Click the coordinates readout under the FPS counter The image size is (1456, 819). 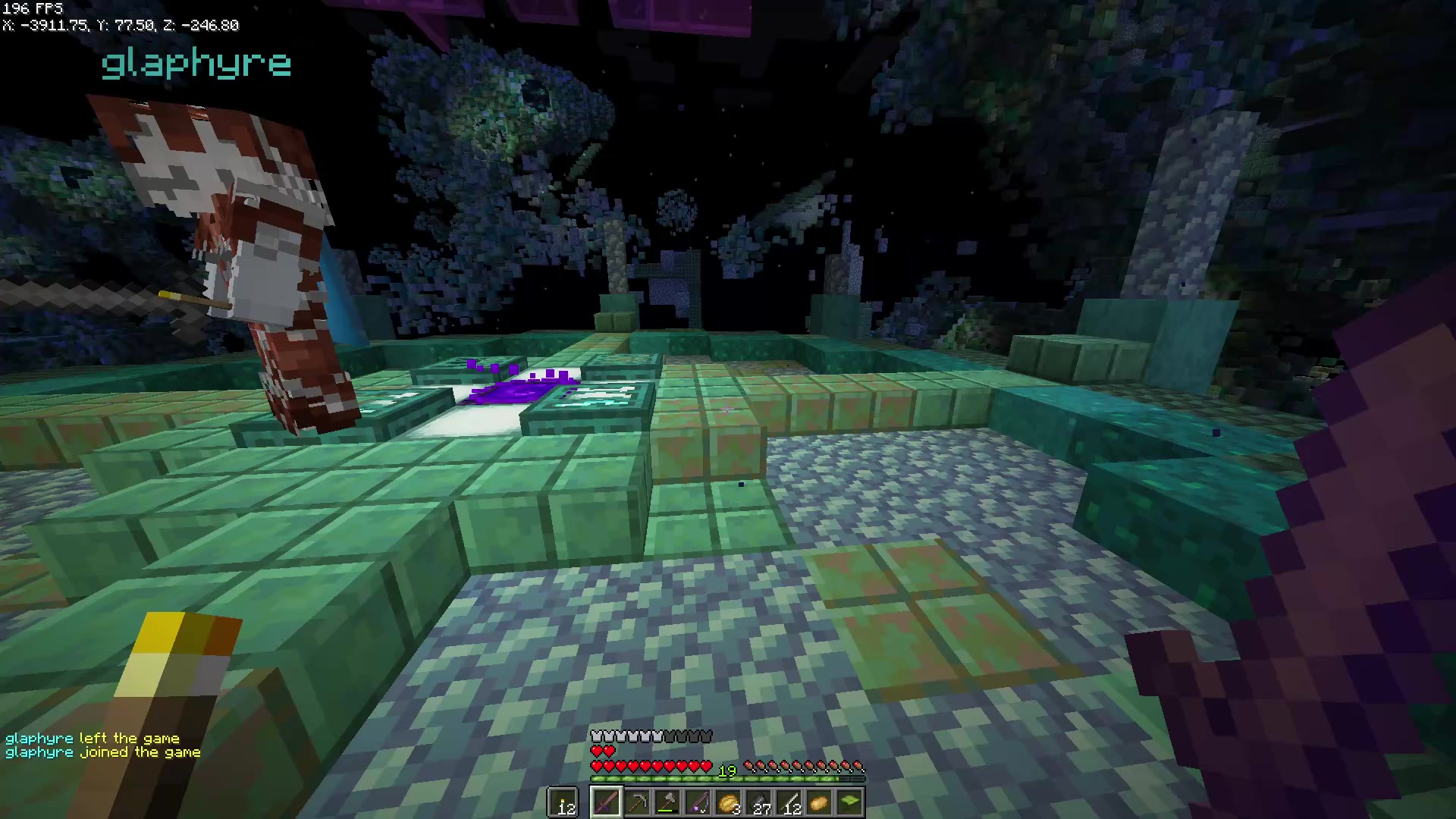pos(120,25)
